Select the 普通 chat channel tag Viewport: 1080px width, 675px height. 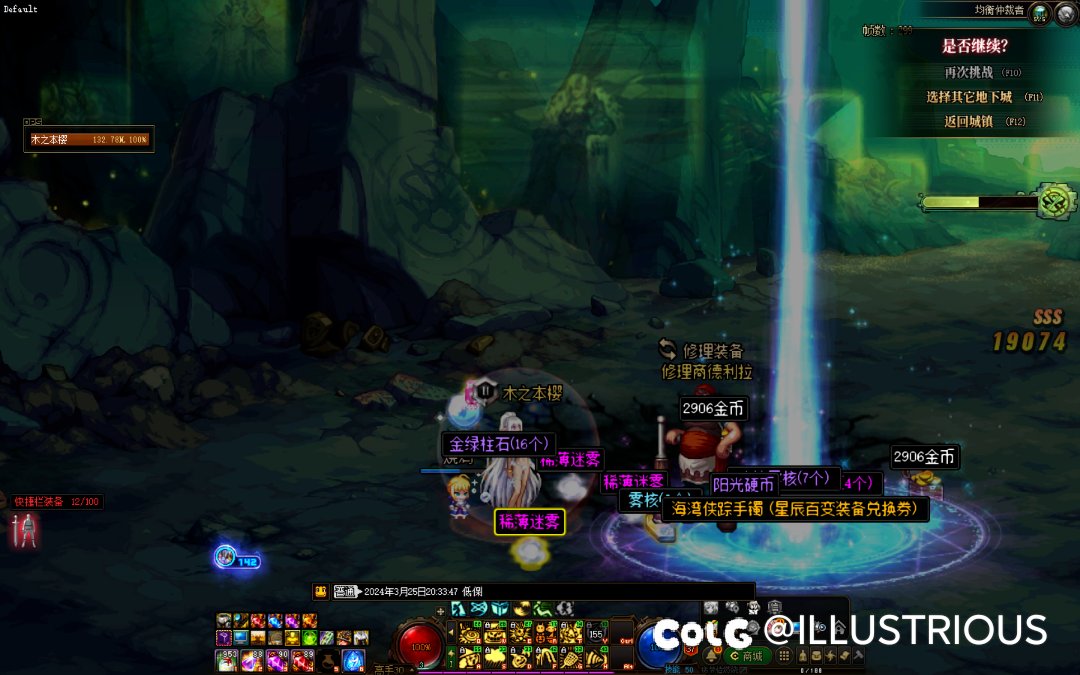click(x=345, y=591)
